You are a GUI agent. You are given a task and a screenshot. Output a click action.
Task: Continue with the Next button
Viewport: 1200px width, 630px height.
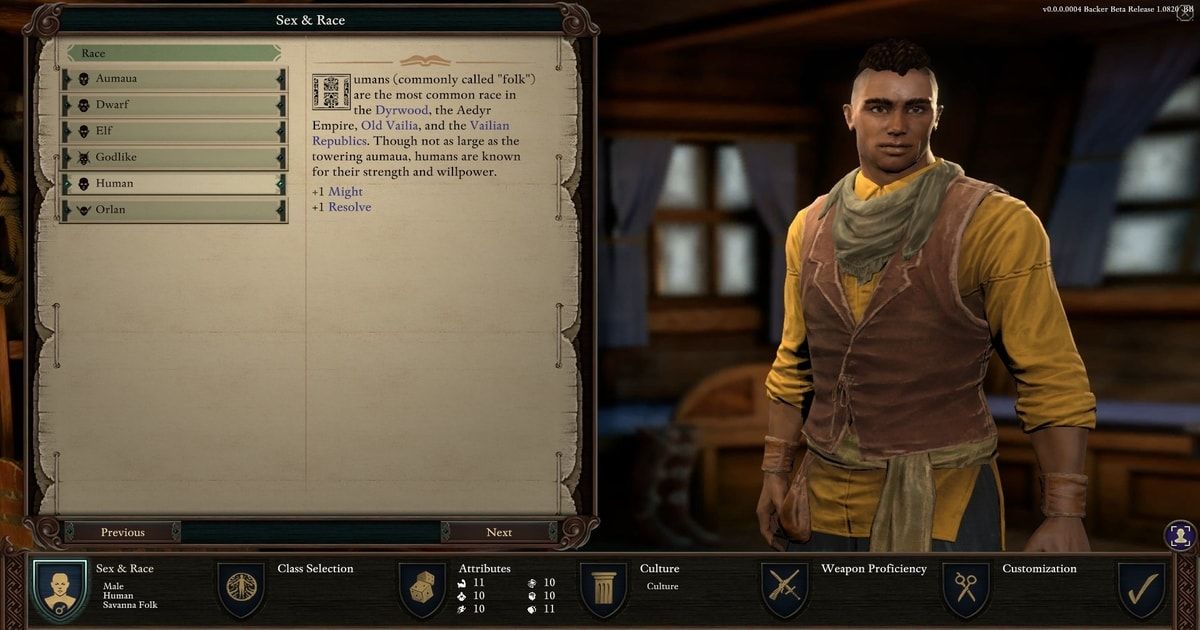pyautogui.click(x=499, y=532)
